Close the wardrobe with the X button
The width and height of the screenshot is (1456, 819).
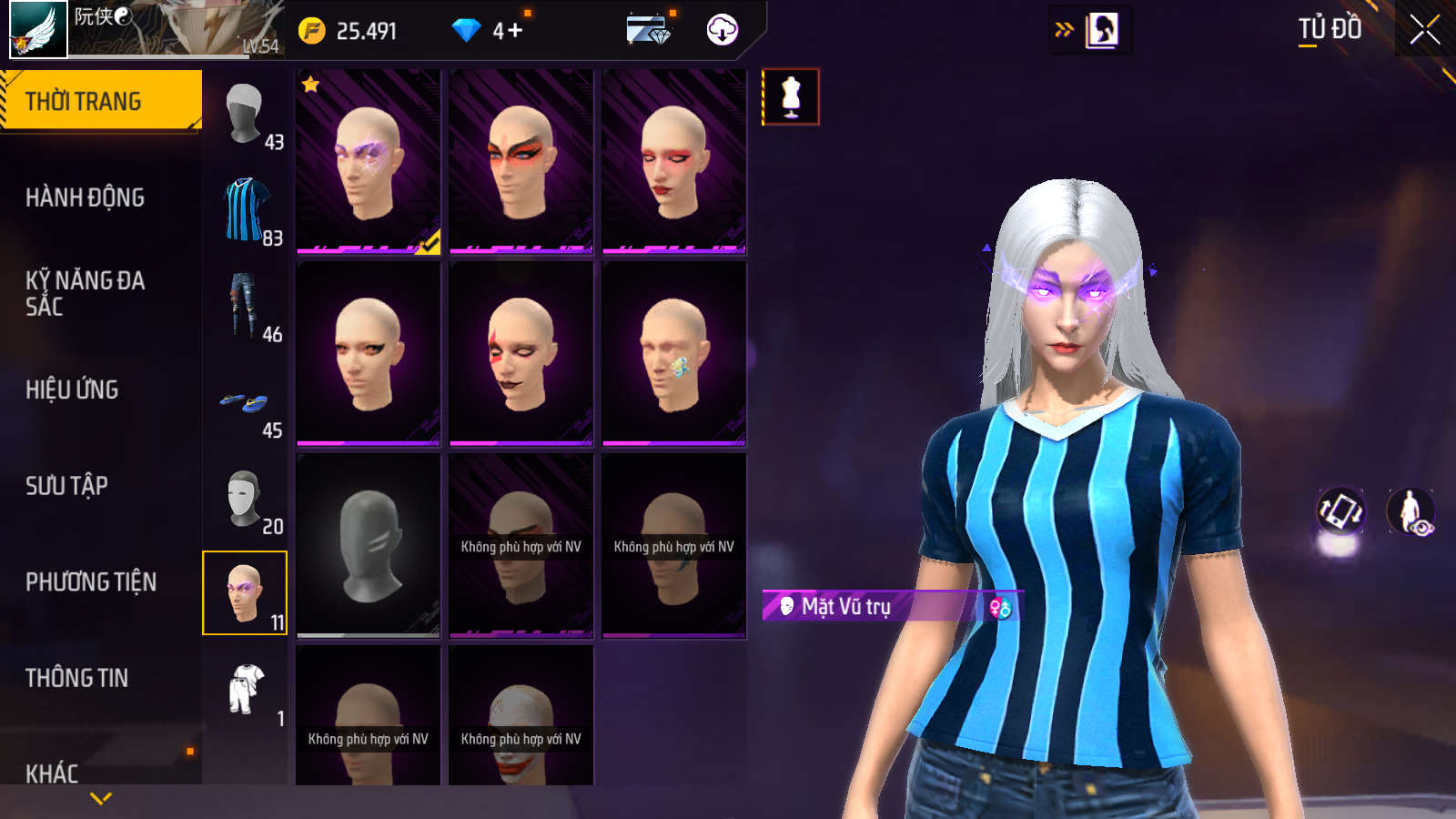pos(1424,30)
